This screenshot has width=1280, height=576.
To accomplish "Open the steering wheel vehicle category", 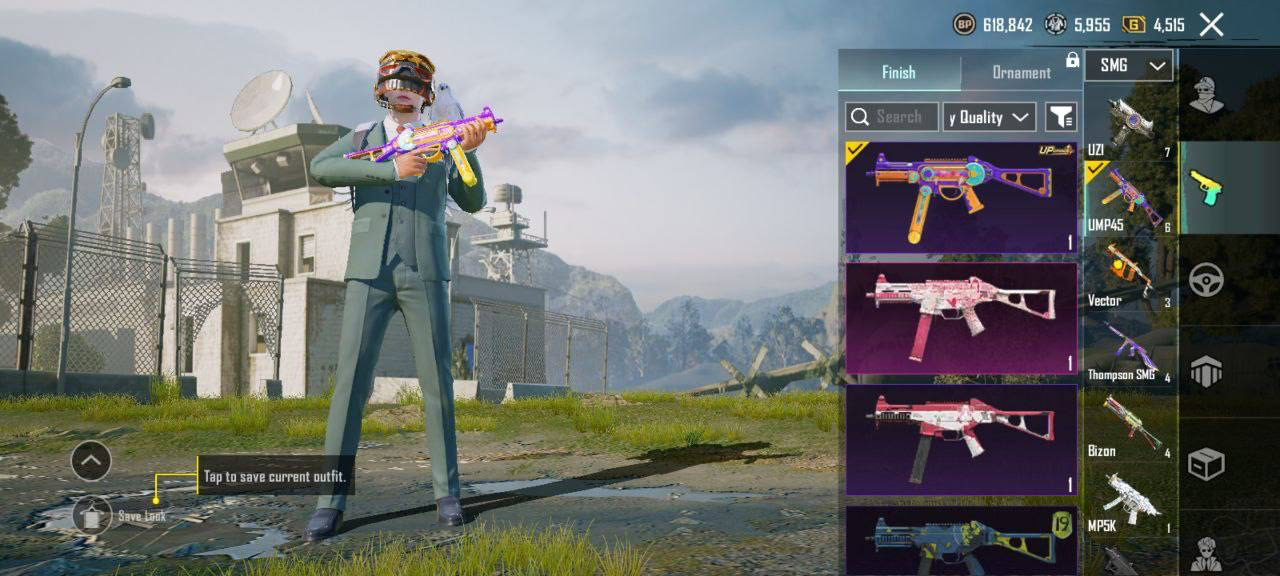I will (1206, 279).
